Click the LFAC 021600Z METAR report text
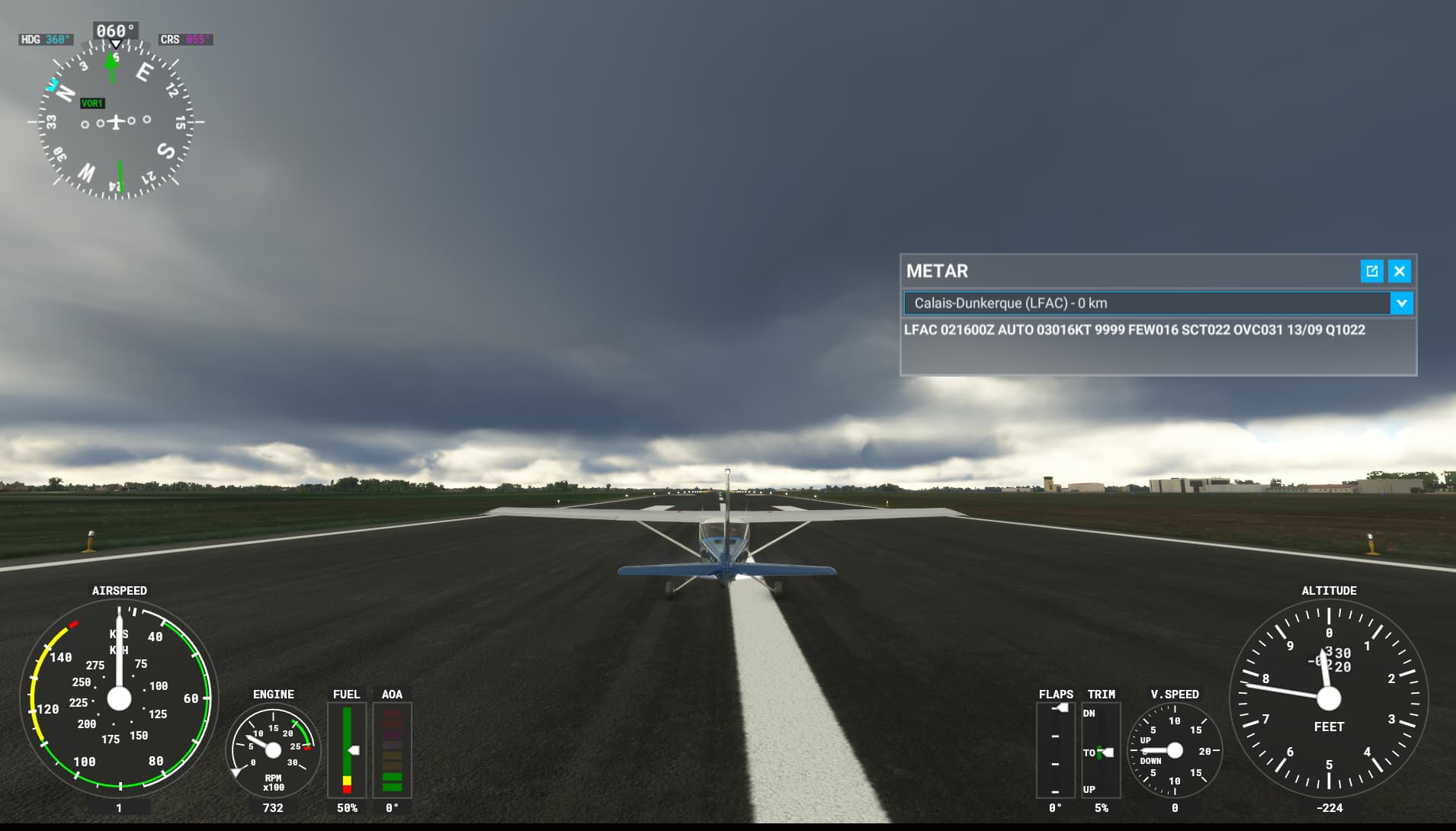Image resolution: width=1456 pixels, height=831 pixels. coord(1134,330)
